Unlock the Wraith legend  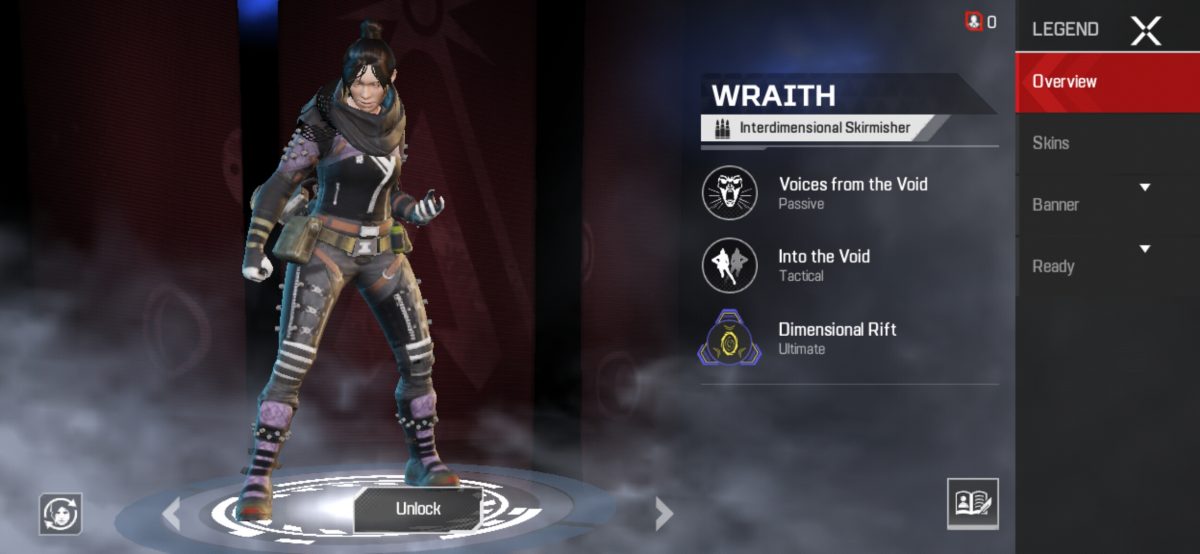click(418, 509)
